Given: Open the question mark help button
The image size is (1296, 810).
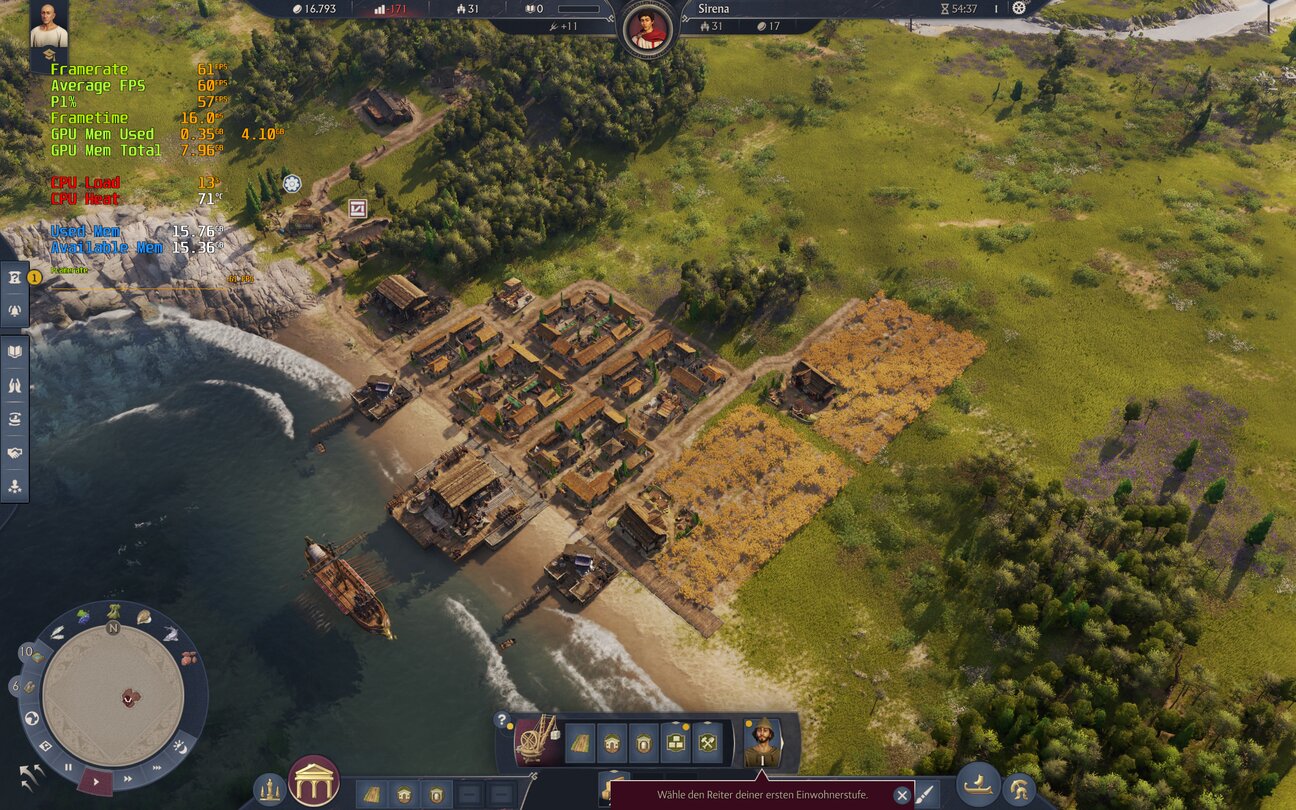Looking at the screenshot, I should (503, 719).
